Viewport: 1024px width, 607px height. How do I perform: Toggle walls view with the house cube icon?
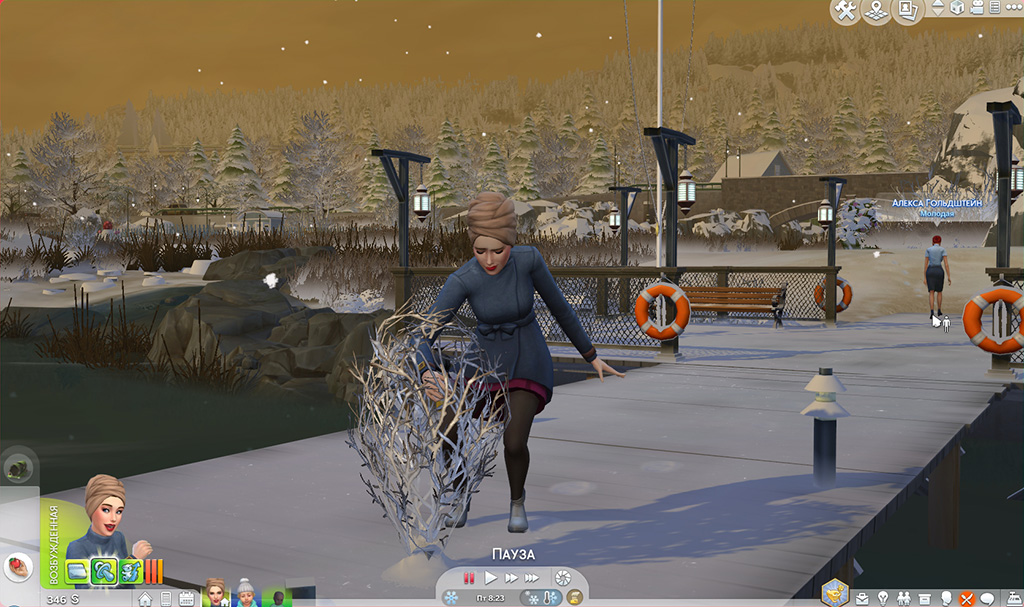(957, 8)
